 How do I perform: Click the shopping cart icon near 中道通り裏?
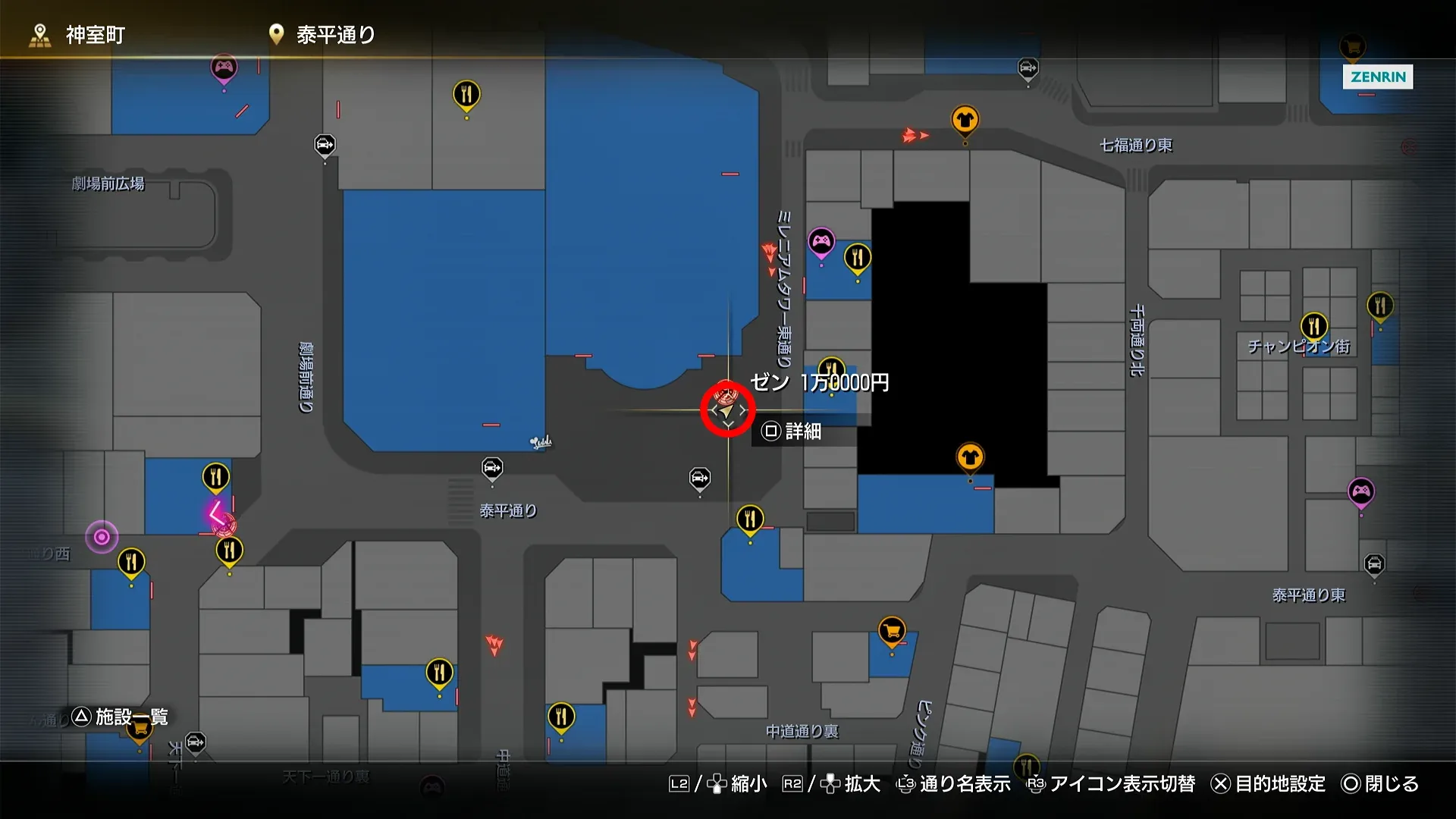pyautogui.click(x=891, y=628)
